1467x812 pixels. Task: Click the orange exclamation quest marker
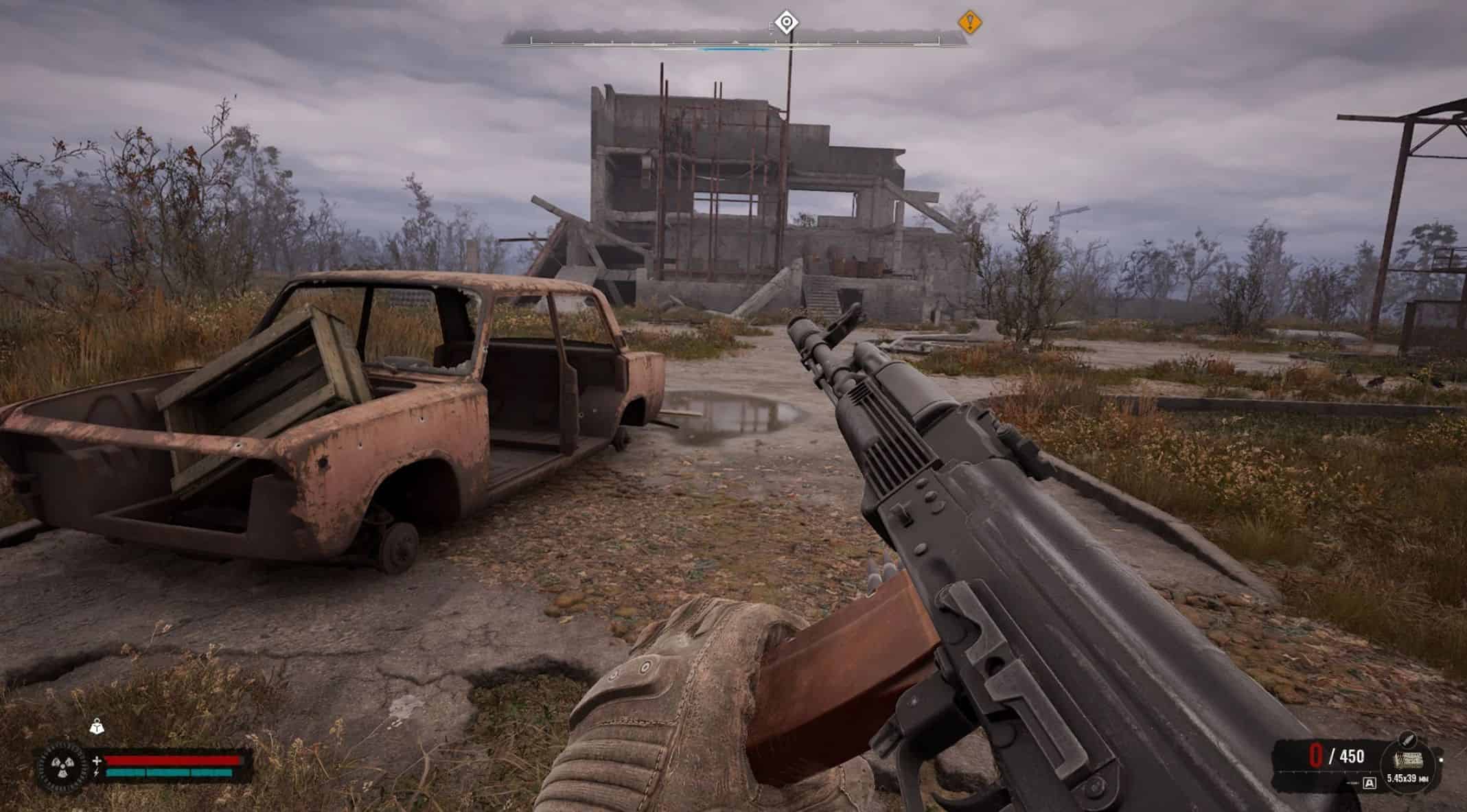point(969,23)
